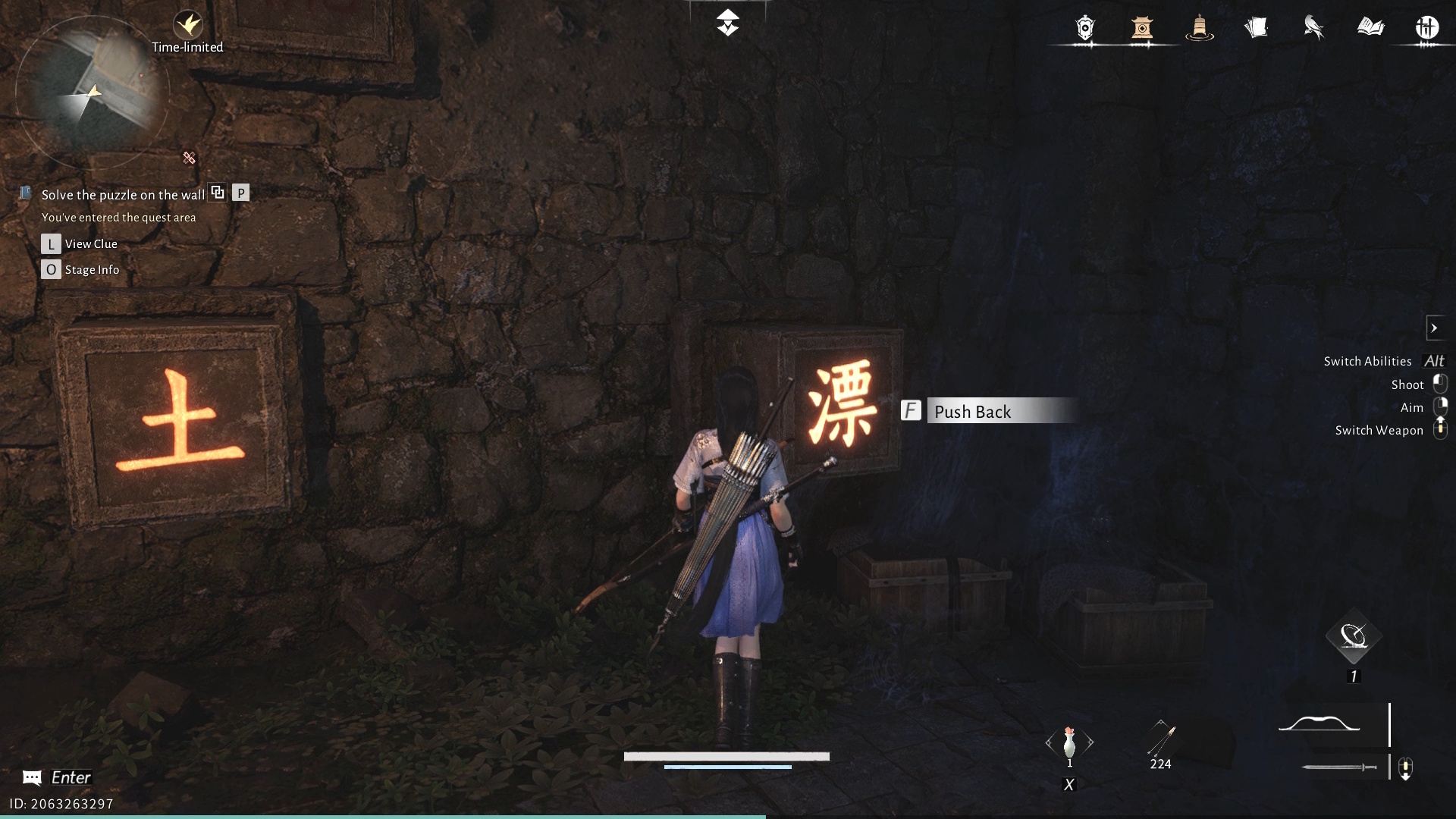The width and height of the screenshot is (1456, 819).
Task: Select the 'Solve the puzzle on the wall' quest tracker
Action: tap(123, 195)
